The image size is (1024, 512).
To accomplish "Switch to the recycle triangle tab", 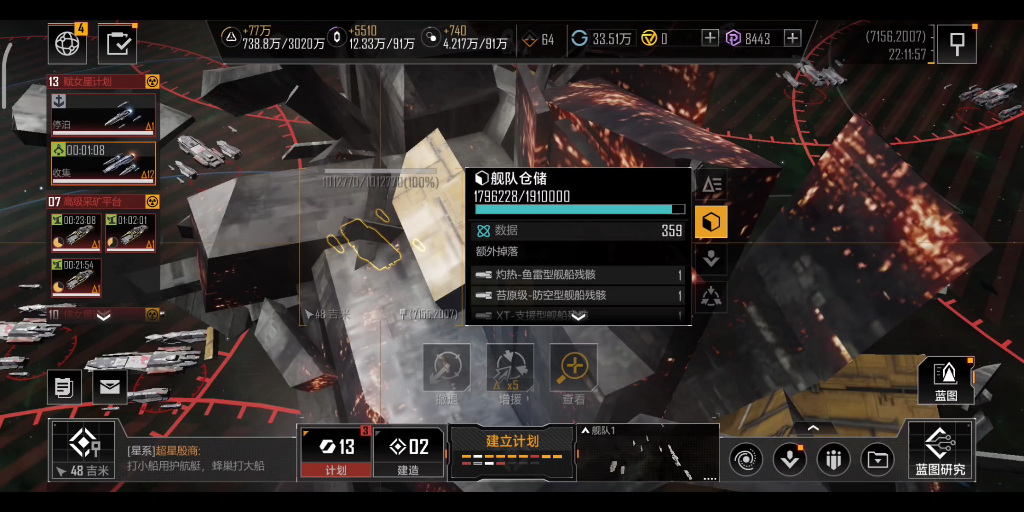I will pos(711,295).
